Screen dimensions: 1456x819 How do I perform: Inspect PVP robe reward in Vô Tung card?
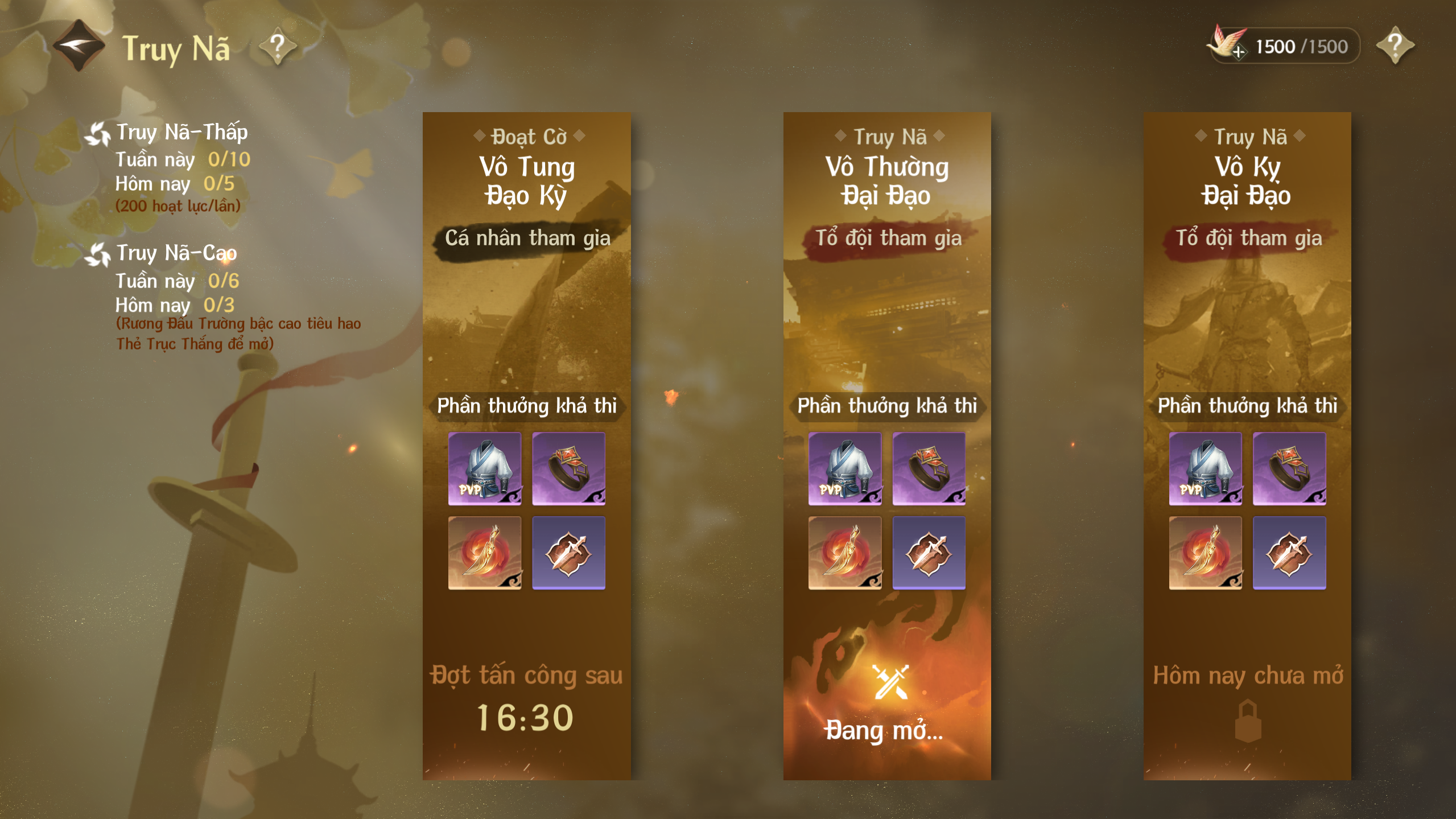484,468
